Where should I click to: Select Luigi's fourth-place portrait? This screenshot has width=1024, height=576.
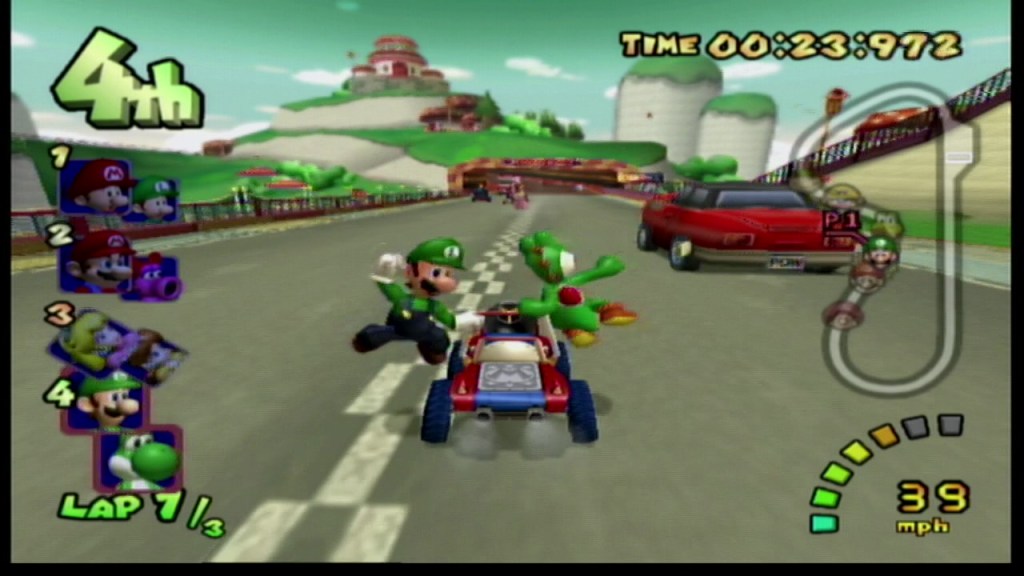[106, 401]
